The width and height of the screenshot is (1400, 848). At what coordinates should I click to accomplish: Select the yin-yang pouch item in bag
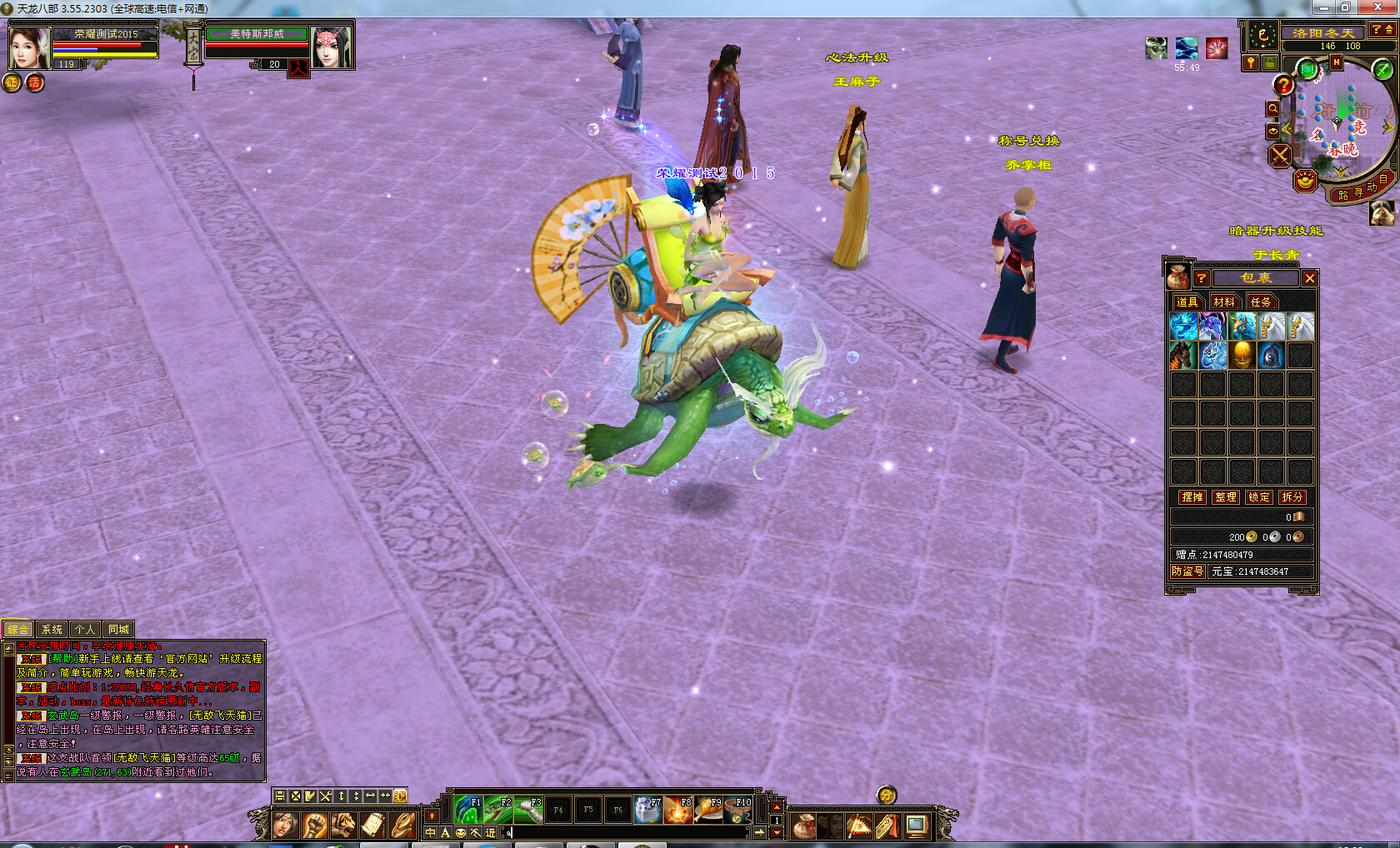[x=1271, y=356]
